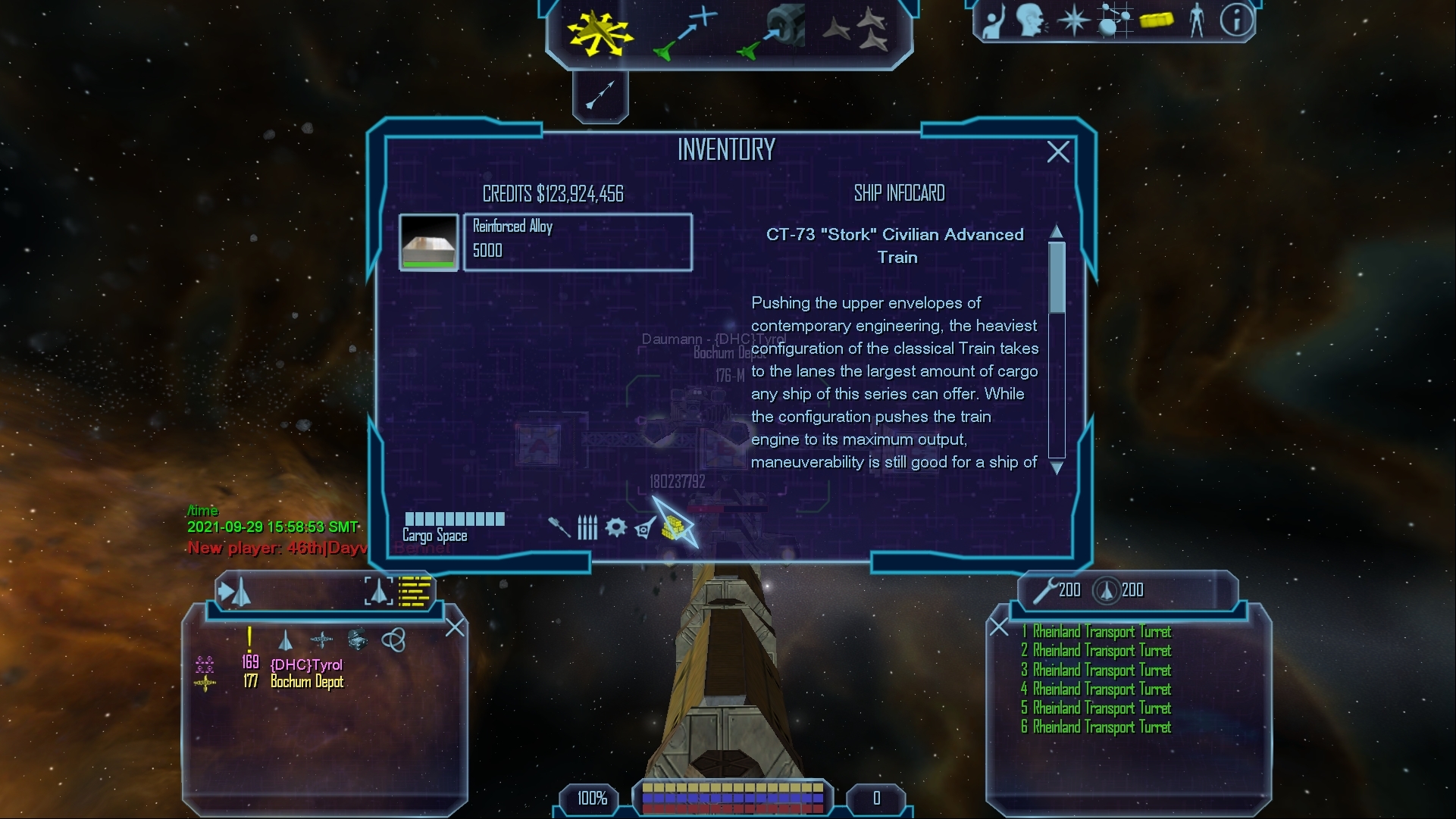Open chat via the speaking head icon

pyautogui.click(x=1031, y=20)
